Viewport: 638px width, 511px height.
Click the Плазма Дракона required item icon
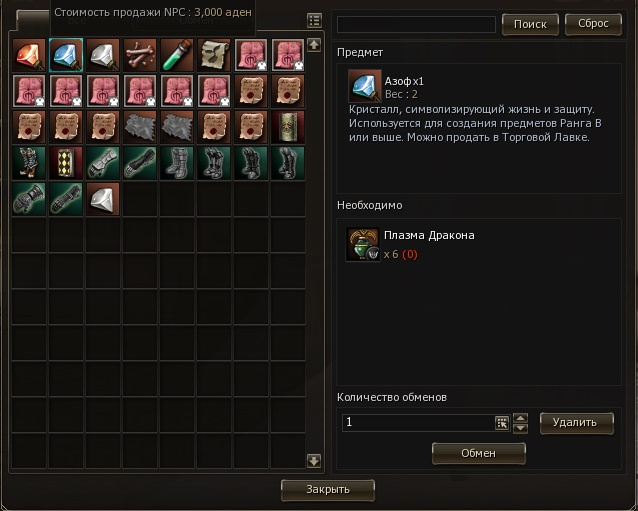pyautogui.click(x=361, y=244)
